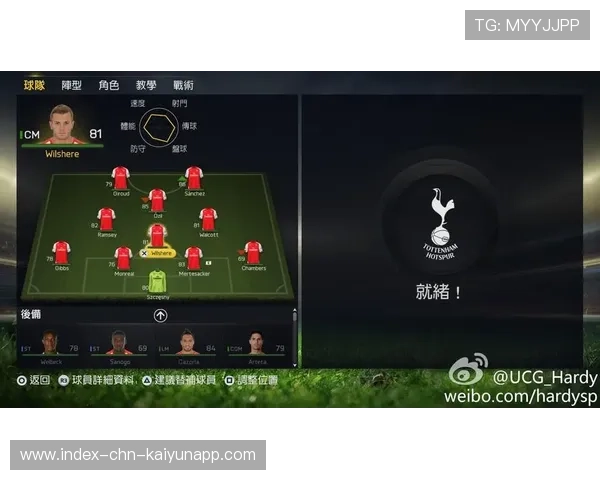Choose Walcott on the pitch
This screenshot has width=600, height=480.
coord(208,219)
